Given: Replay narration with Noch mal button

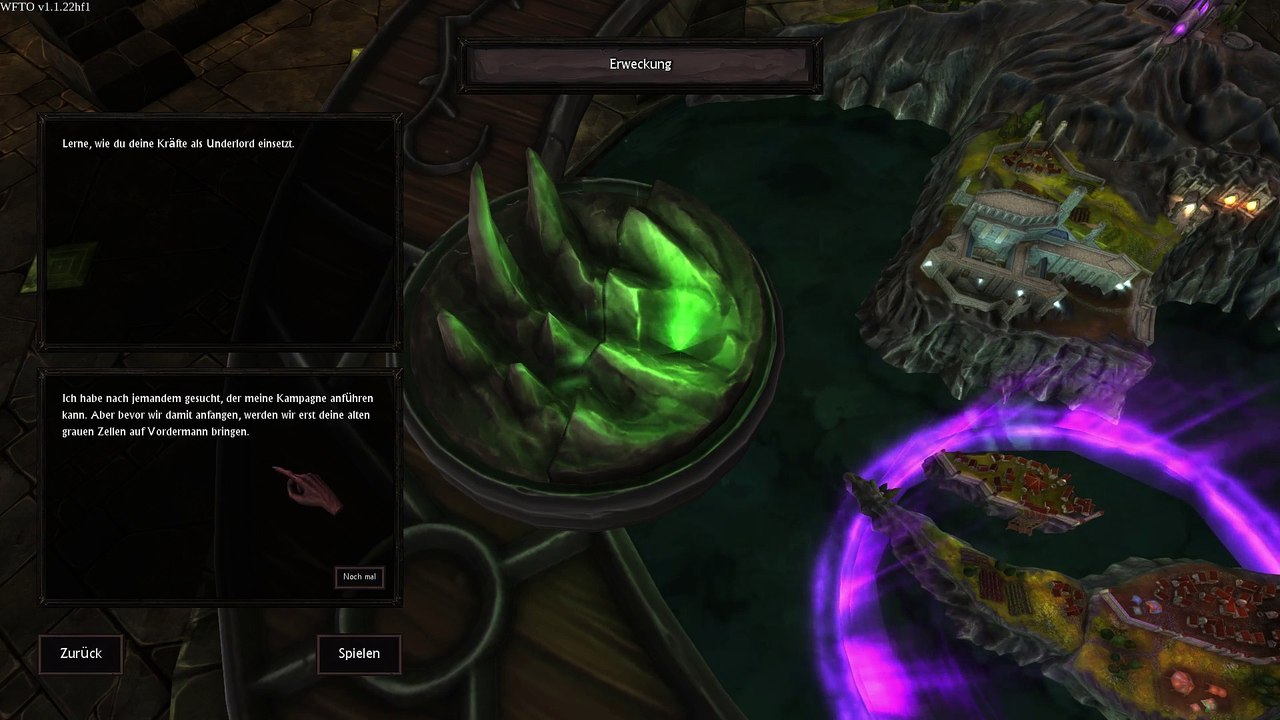Looking at the screenshot, I should pyautogui.click(x=359, y=577).
